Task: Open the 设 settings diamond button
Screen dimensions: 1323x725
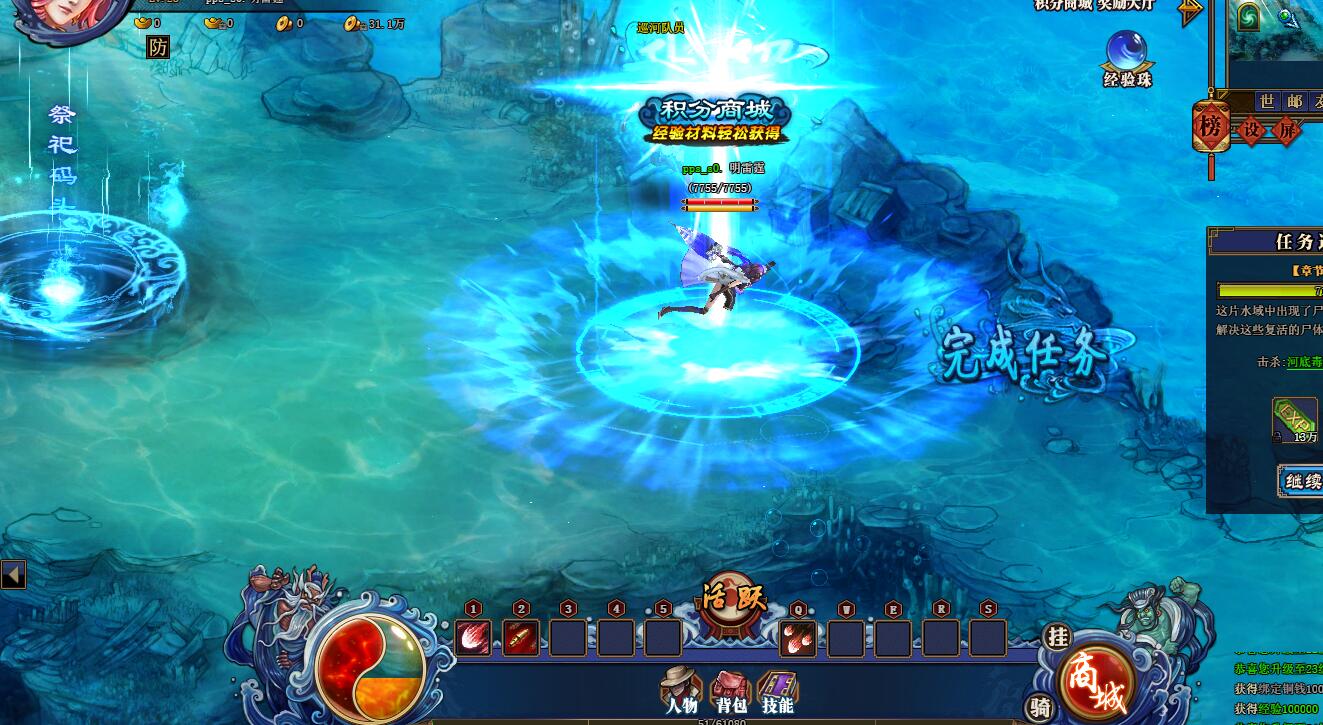Action: tap(1252, 130)
